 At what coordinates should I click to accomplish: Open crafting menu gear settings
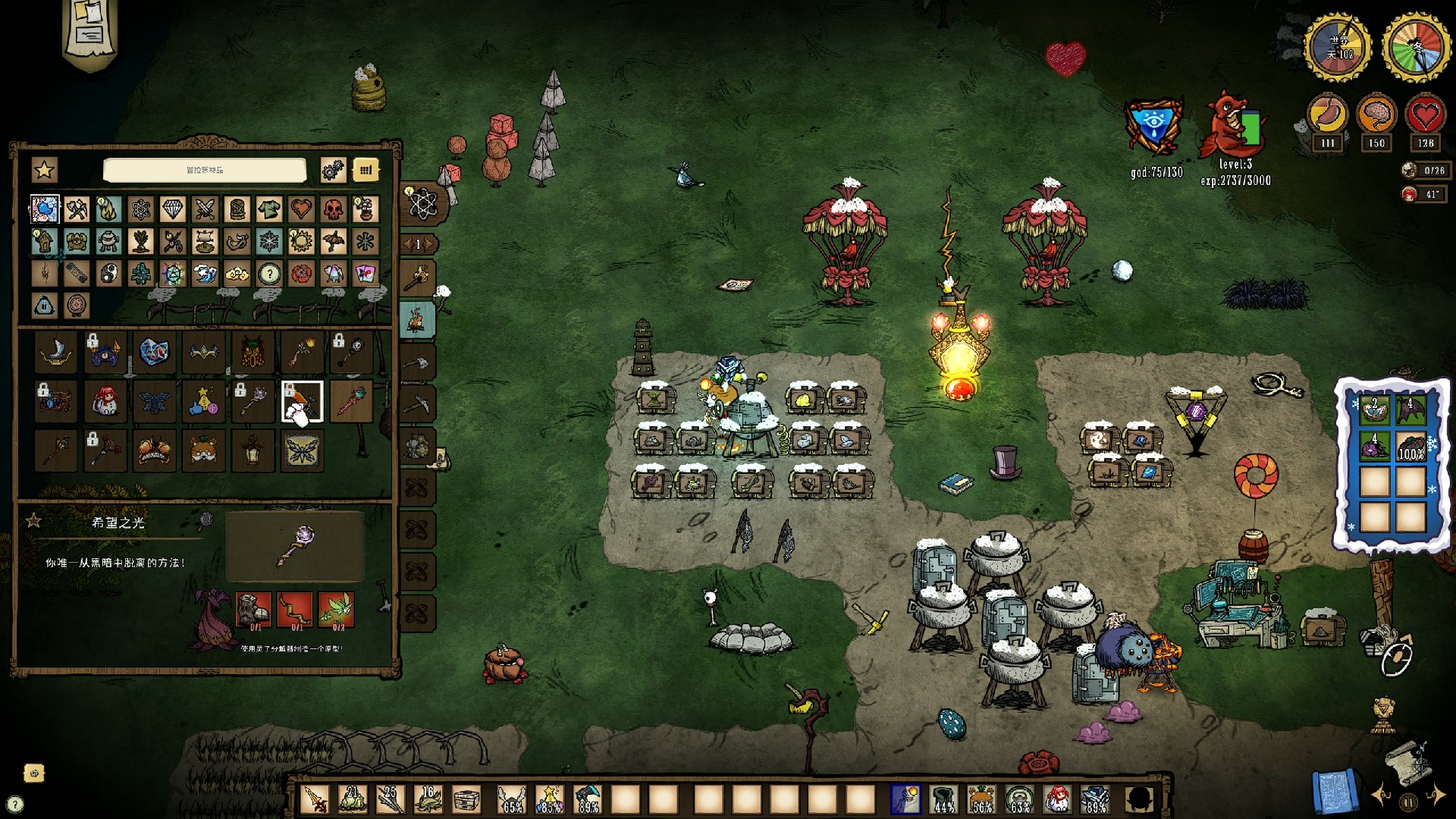click(x=332, y=170)
